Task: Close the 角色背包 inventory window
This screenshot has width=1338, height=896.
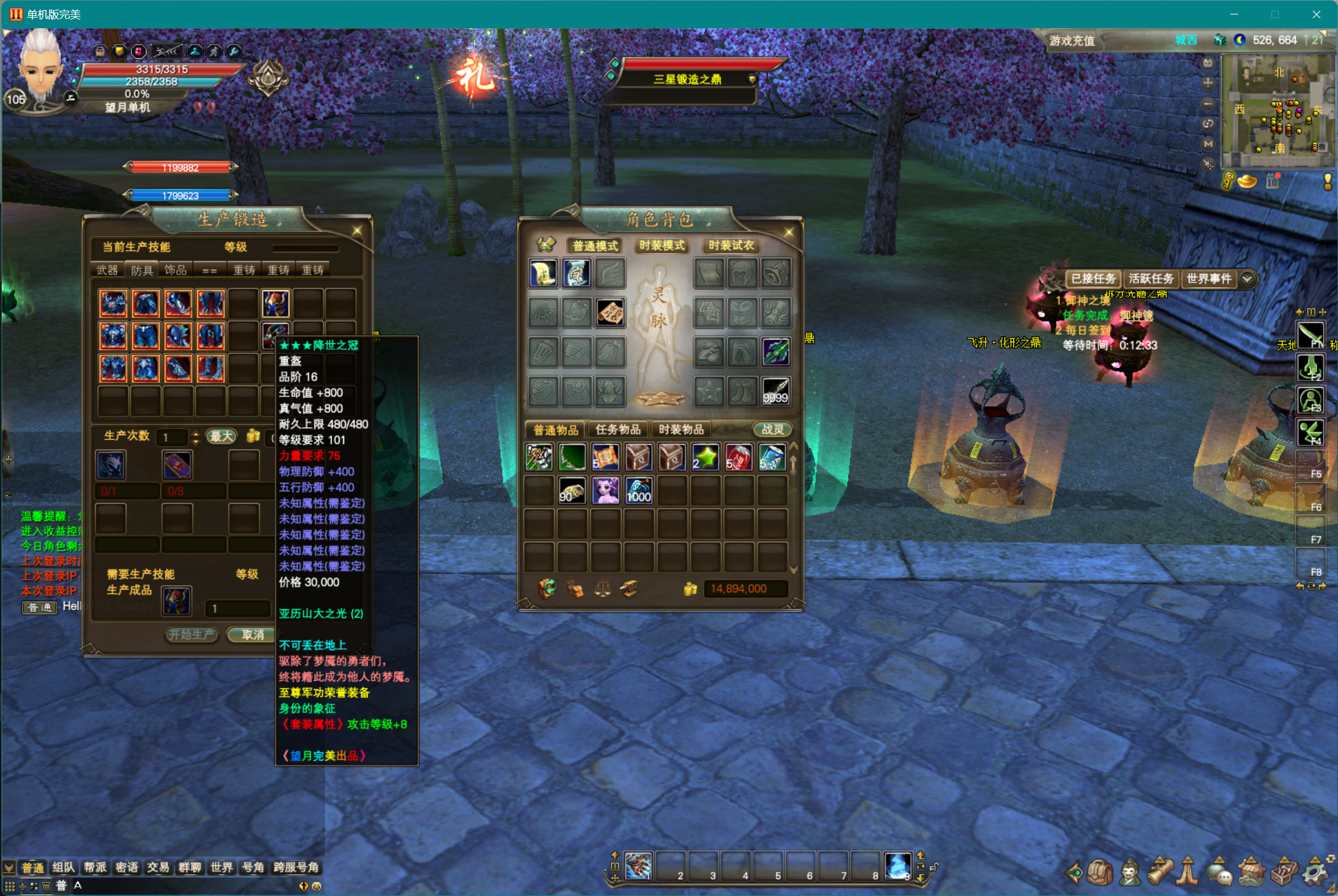Action: click(x=789, y=233)
